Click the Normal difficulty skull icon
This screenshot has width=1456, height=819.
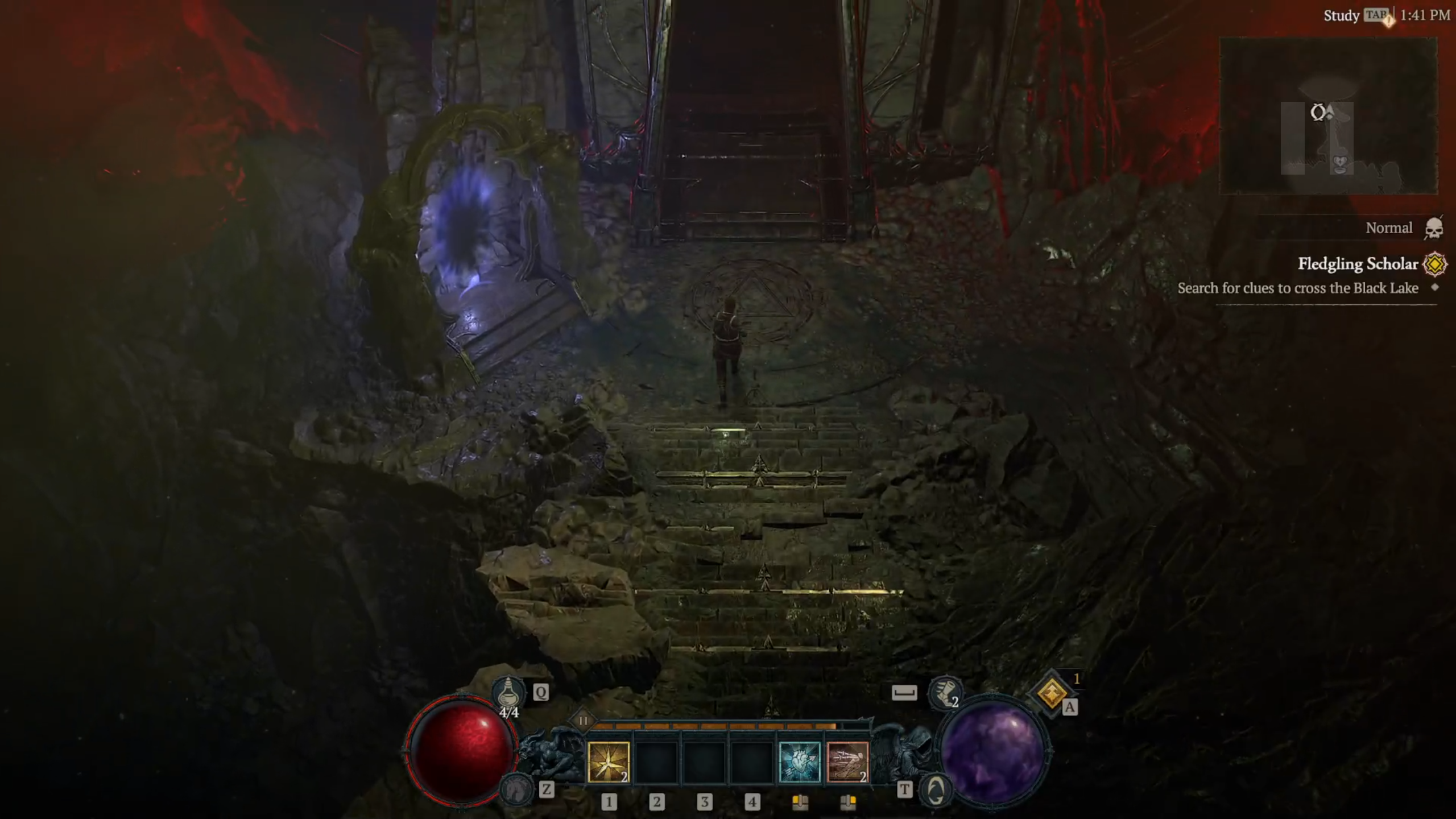click(1434, 229)
